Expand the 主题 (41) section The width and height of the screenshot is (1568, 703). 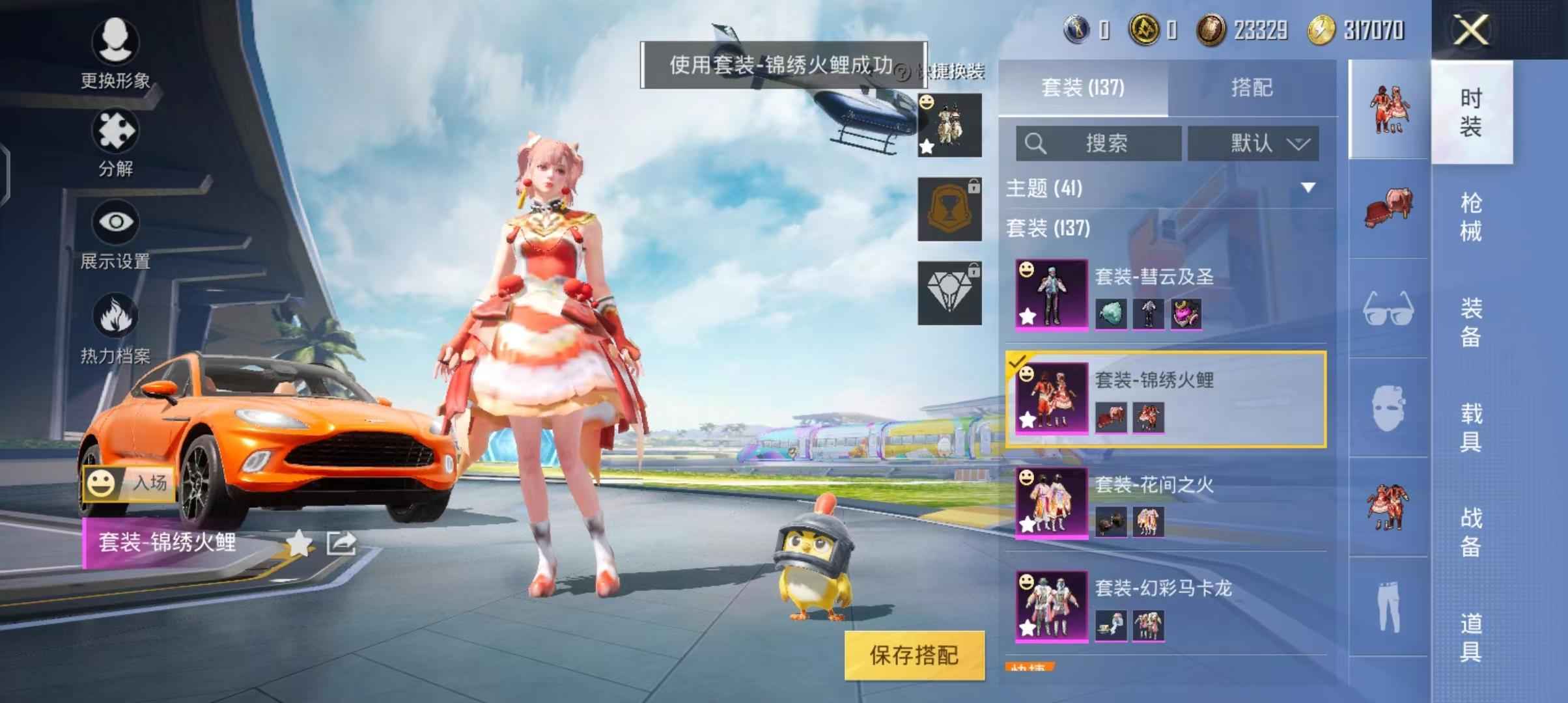click(x=1308, y=188)
